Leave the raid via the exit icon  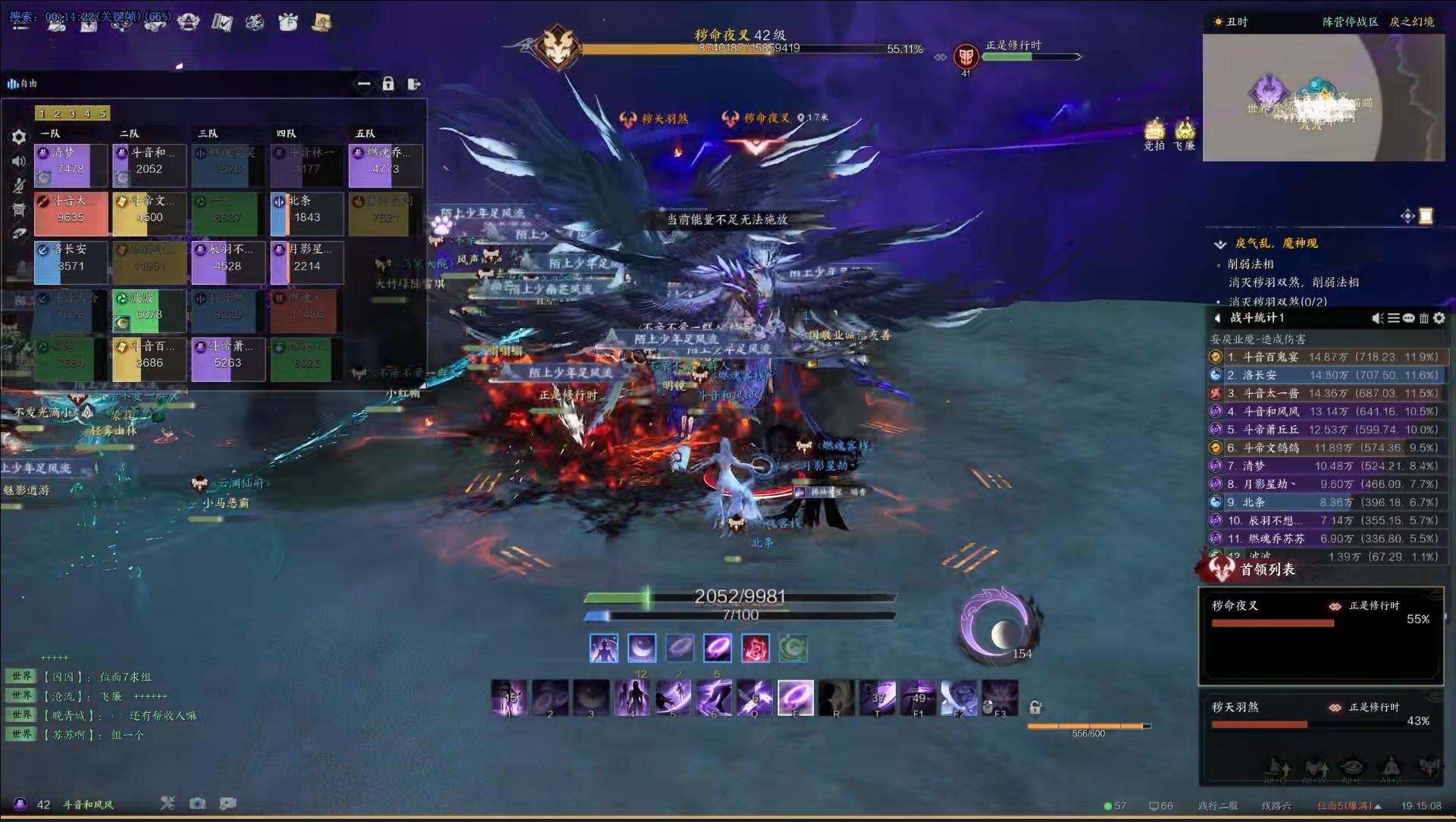(414, 84)
